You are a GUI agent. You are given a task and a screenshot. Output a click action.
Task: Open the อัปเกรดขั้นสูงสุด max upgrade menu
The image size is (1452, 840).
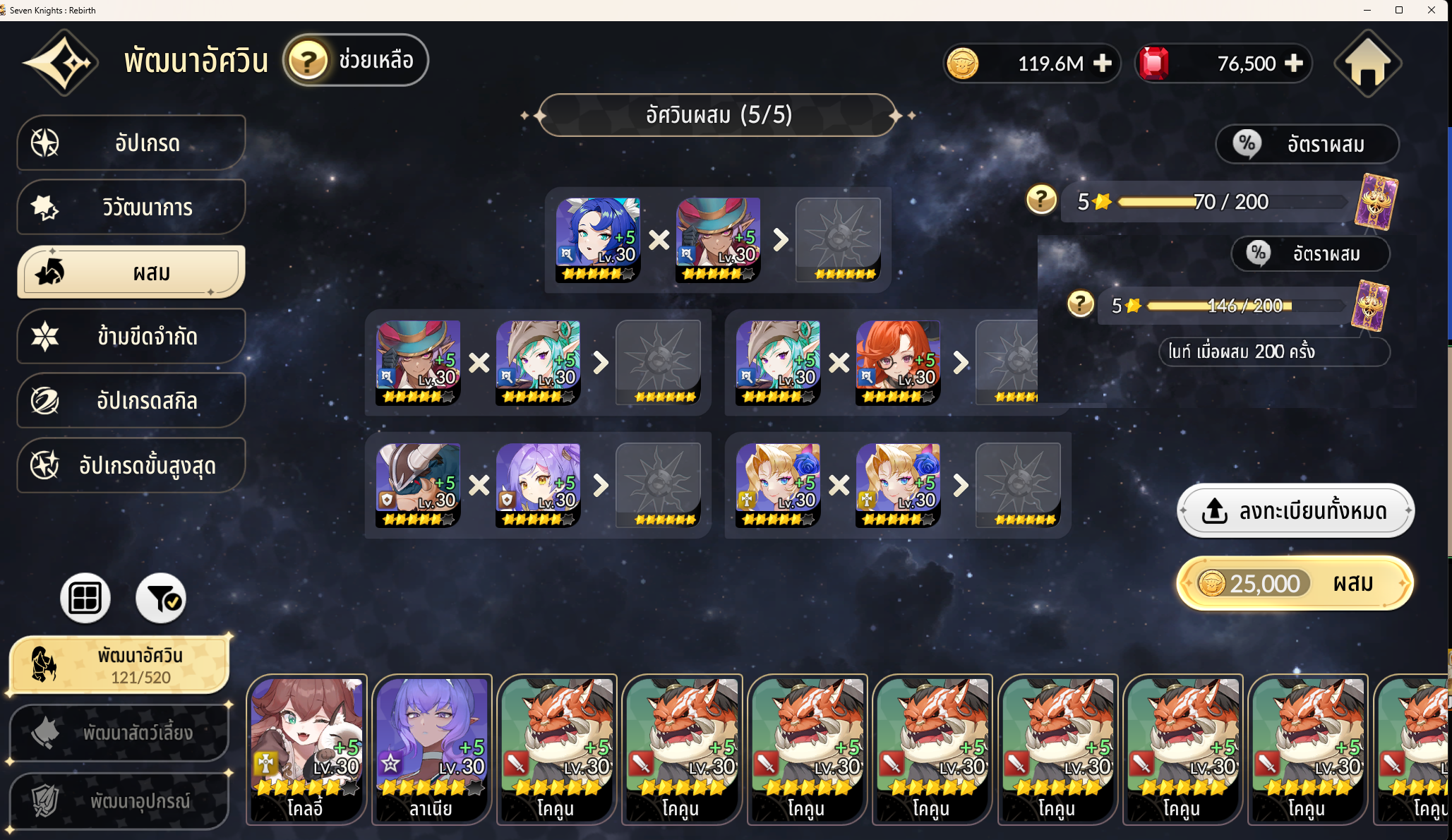131,466
